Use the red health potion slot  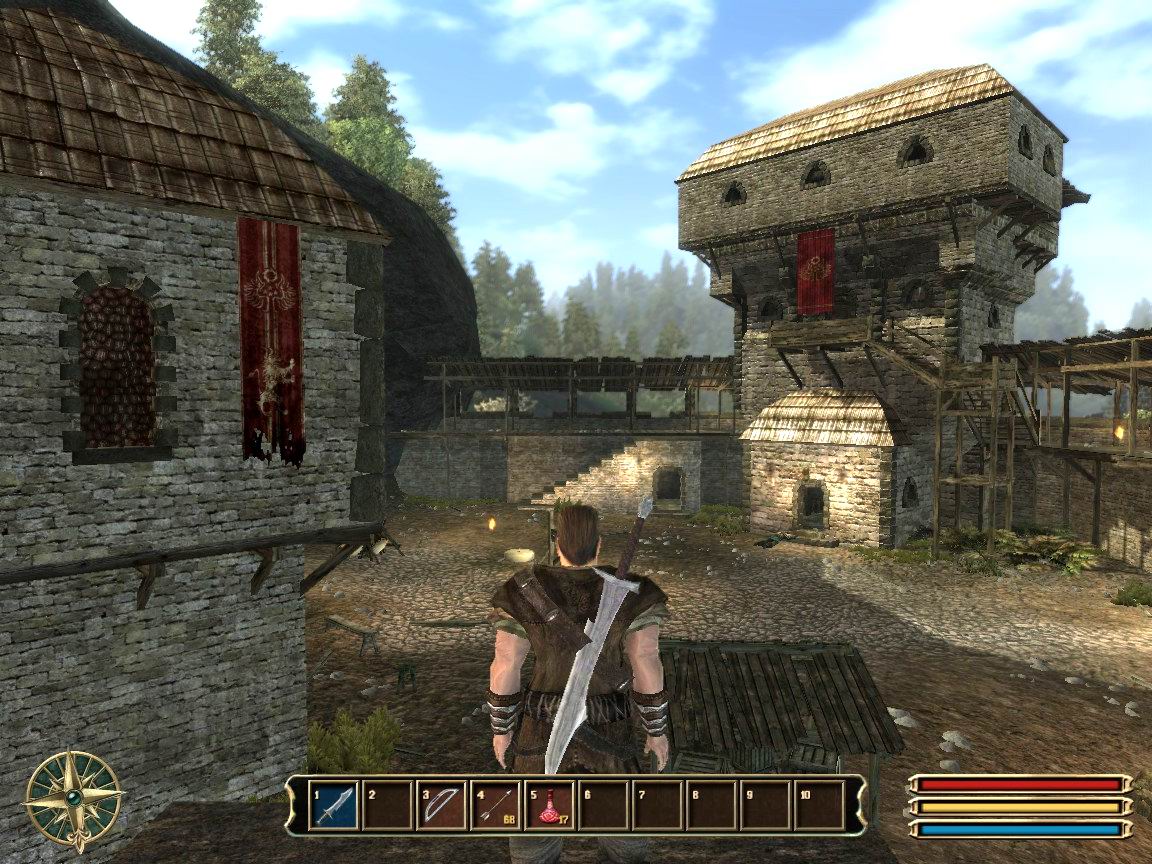point(549,805)
